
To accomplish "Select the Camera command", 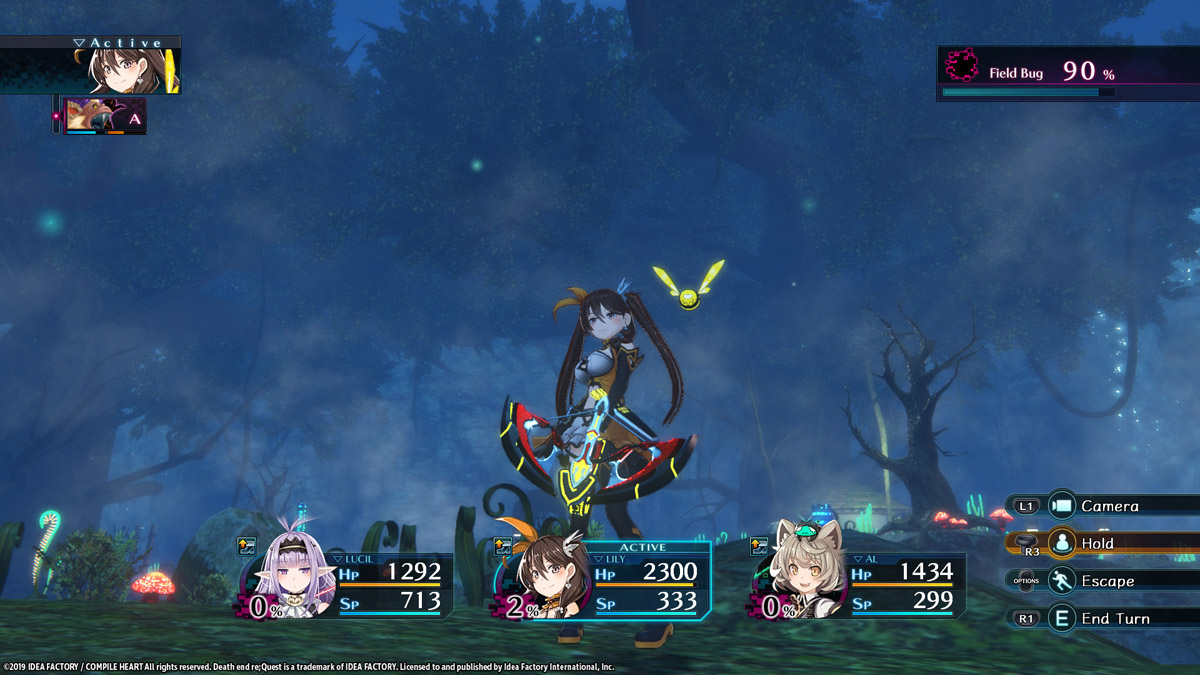I will tap(1110, 506).
